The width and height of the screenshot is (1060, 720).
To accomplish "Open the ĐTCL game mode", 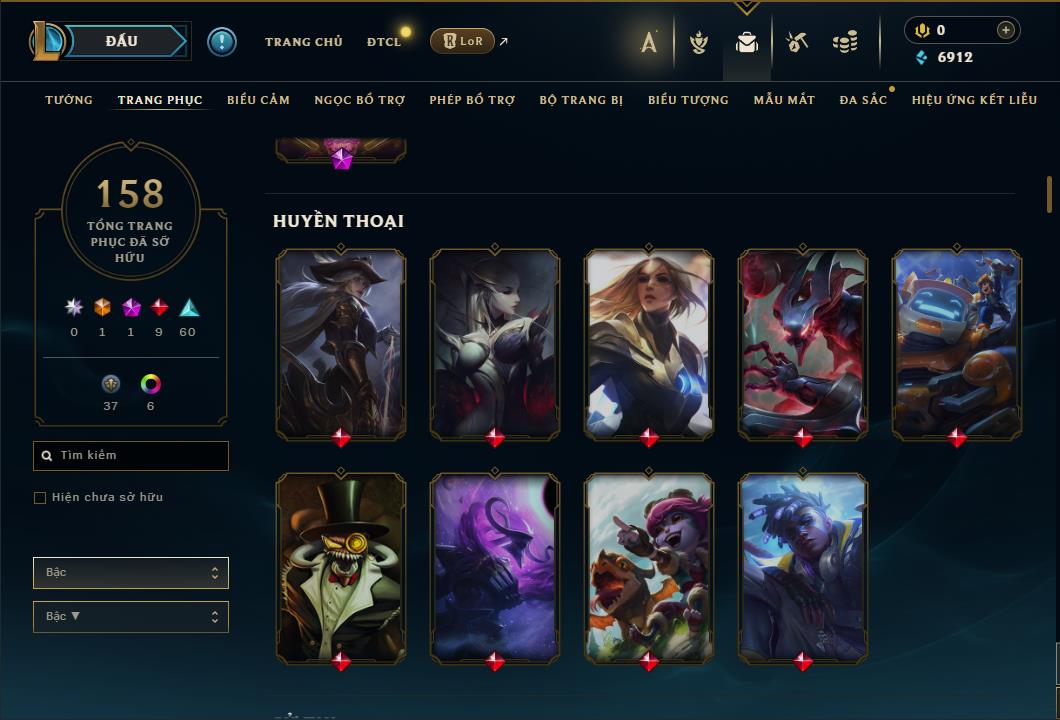I will pos(383,42).
